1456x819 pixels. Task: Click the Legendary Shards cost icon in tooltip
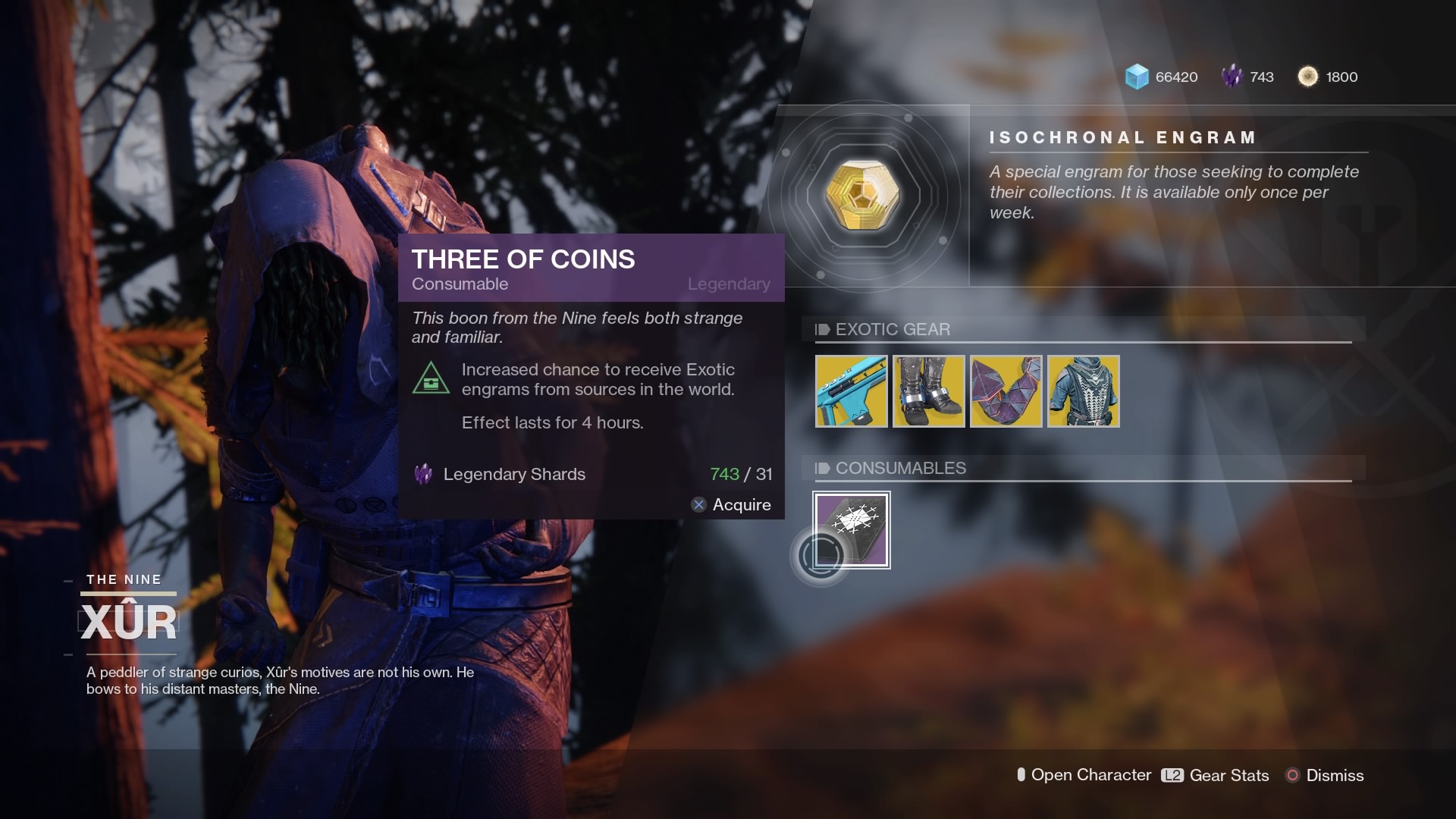[x=423, y=474]
